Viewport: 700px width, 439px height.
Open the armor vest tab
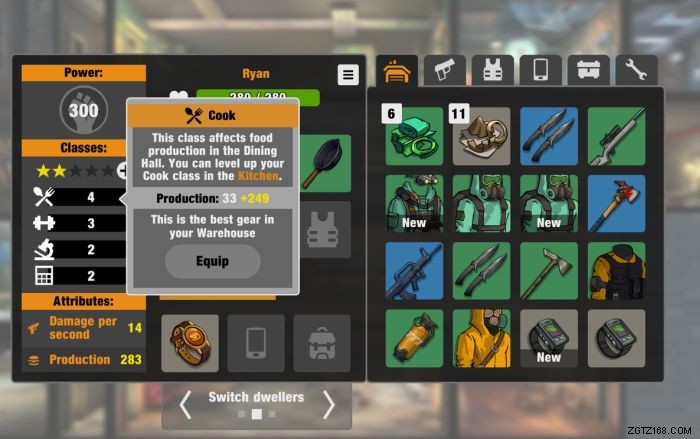tap(492, 70)
